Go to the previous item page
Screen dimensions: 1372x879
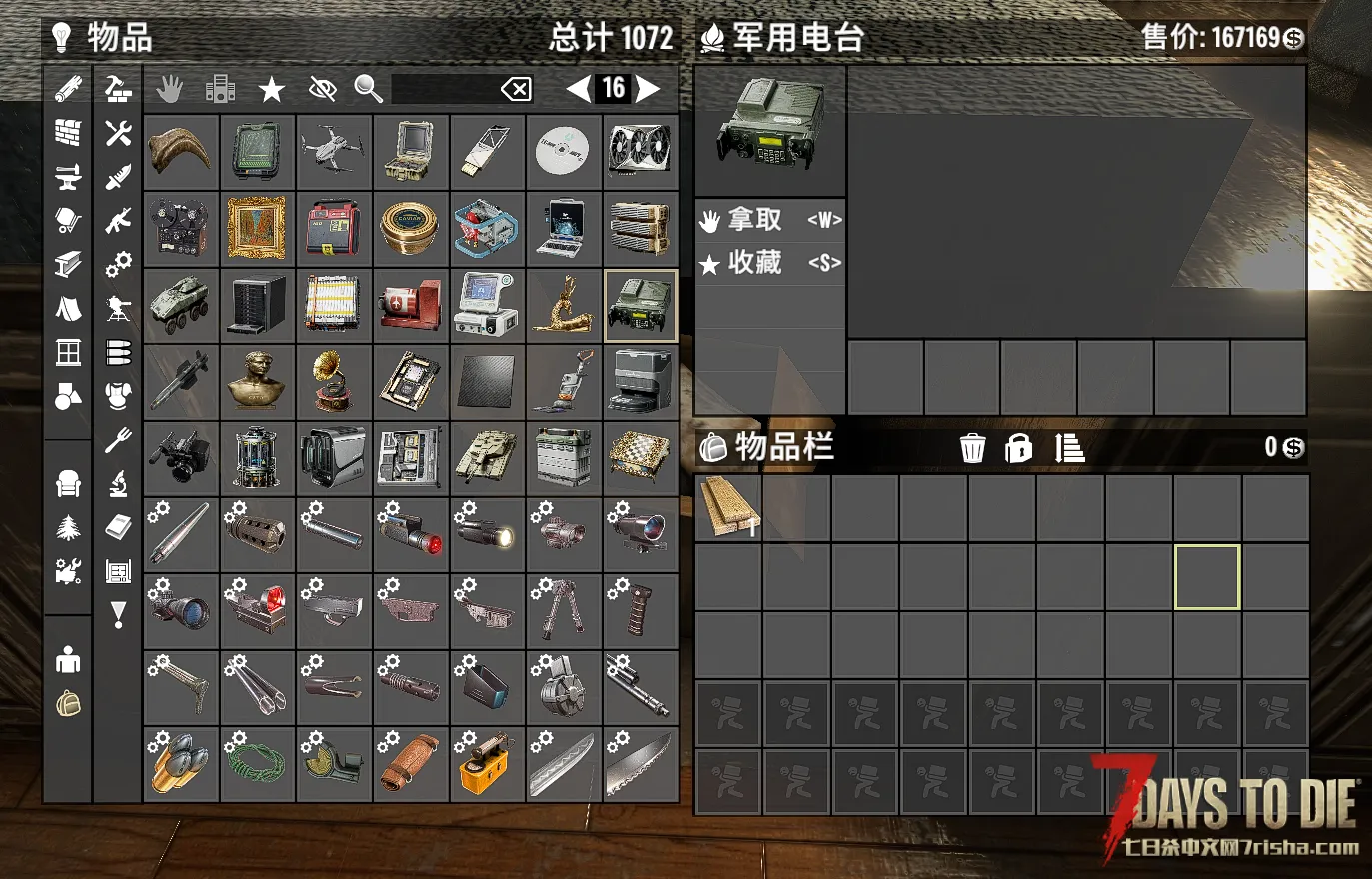[578, 89]
